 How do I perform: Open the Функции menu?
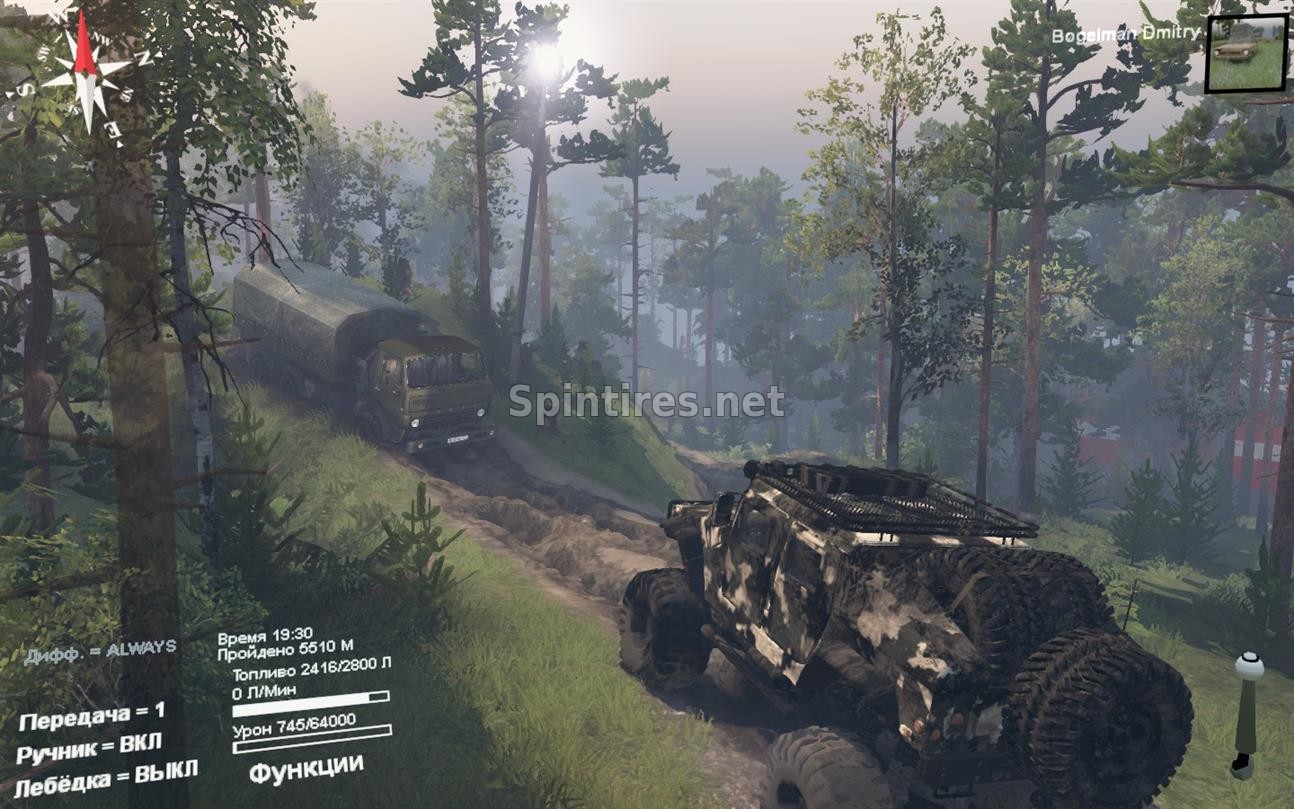(305, 769)
